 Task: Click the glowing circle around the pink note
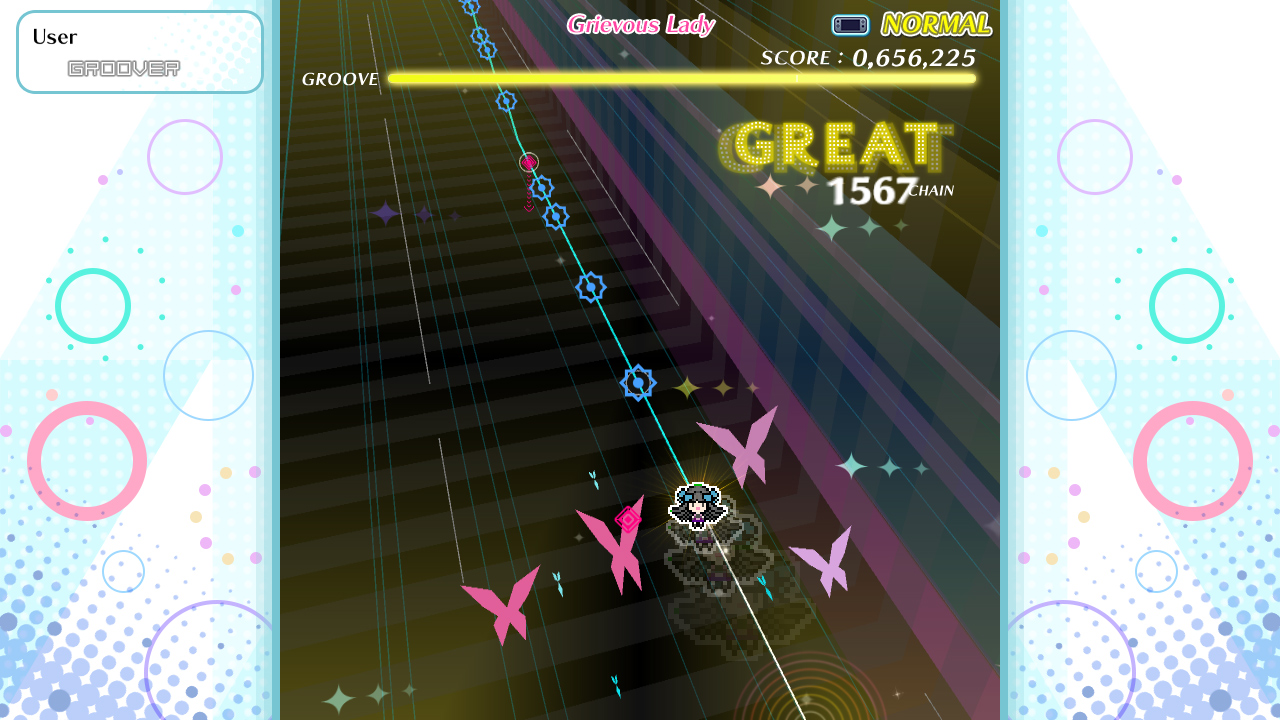(x=528, y=160)
